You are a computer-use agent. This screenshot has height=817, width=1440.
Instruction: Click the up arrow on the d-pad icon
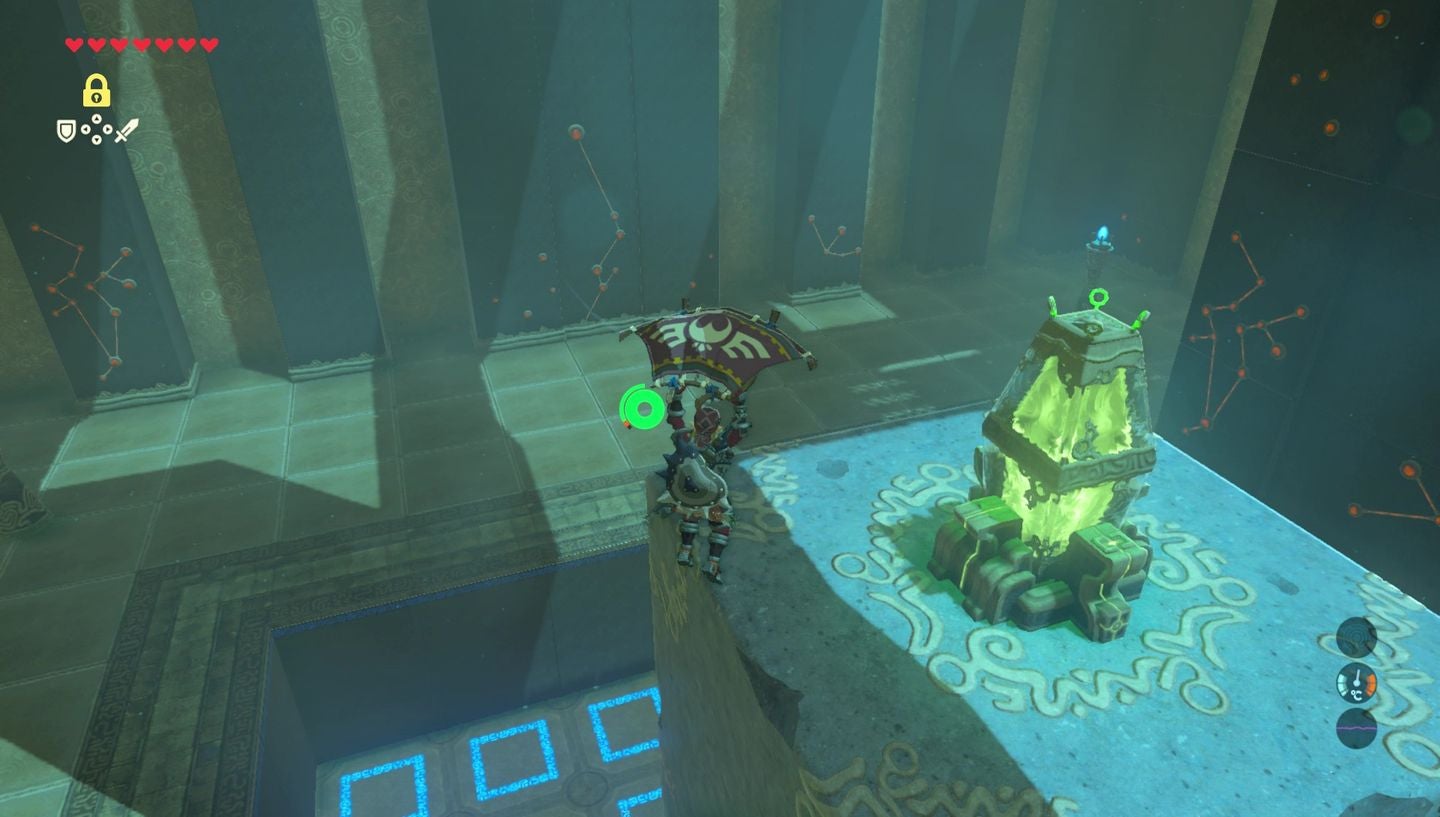tap(96, 118)
